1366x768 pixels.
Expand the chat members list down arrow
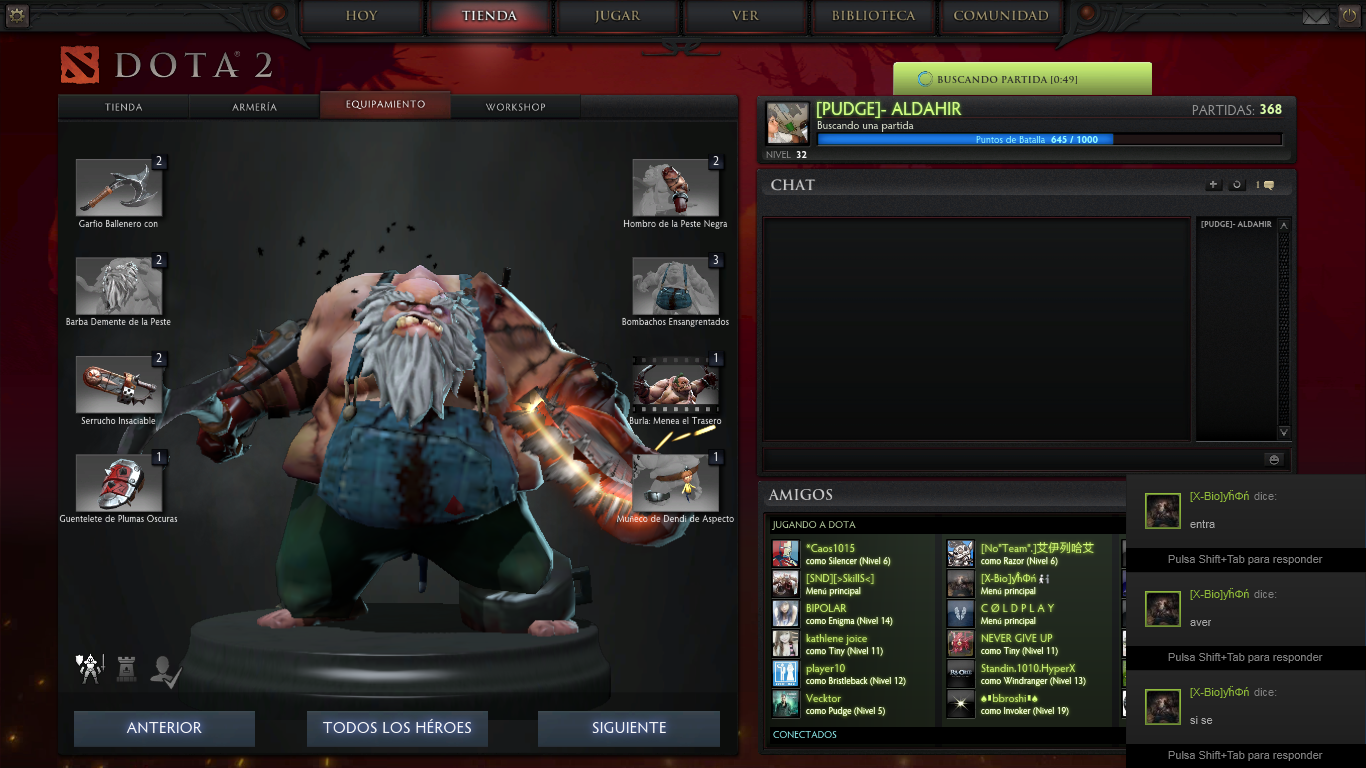(1283, 433)
